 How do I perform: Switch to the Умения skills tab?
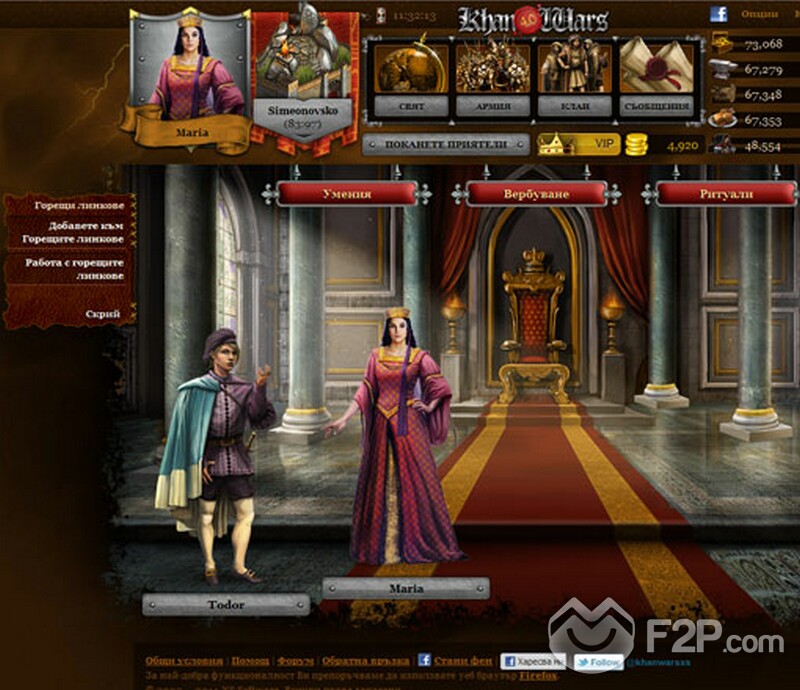[347, 194]
